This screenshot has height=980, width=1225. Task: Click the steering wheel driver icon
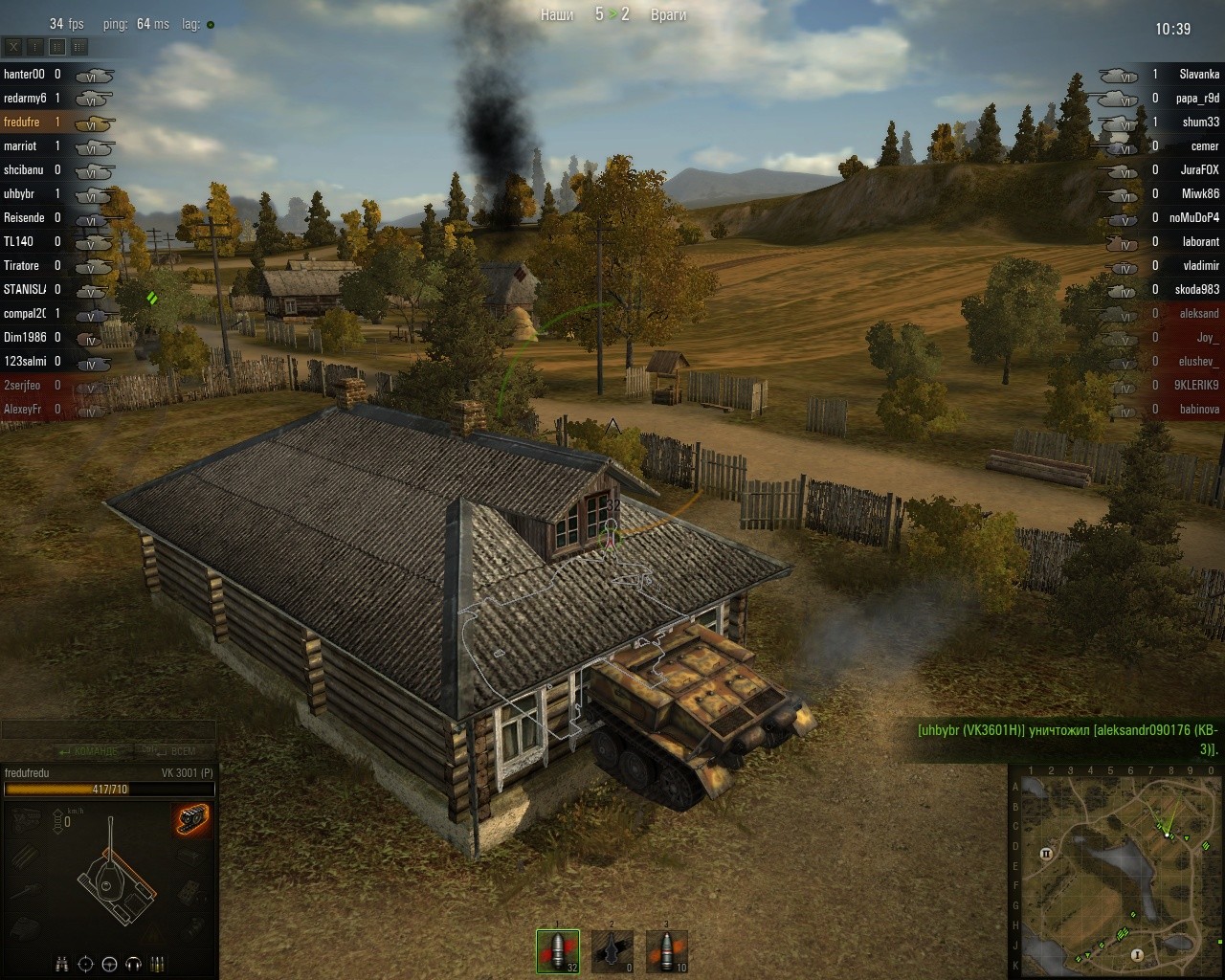click(110, 963)
